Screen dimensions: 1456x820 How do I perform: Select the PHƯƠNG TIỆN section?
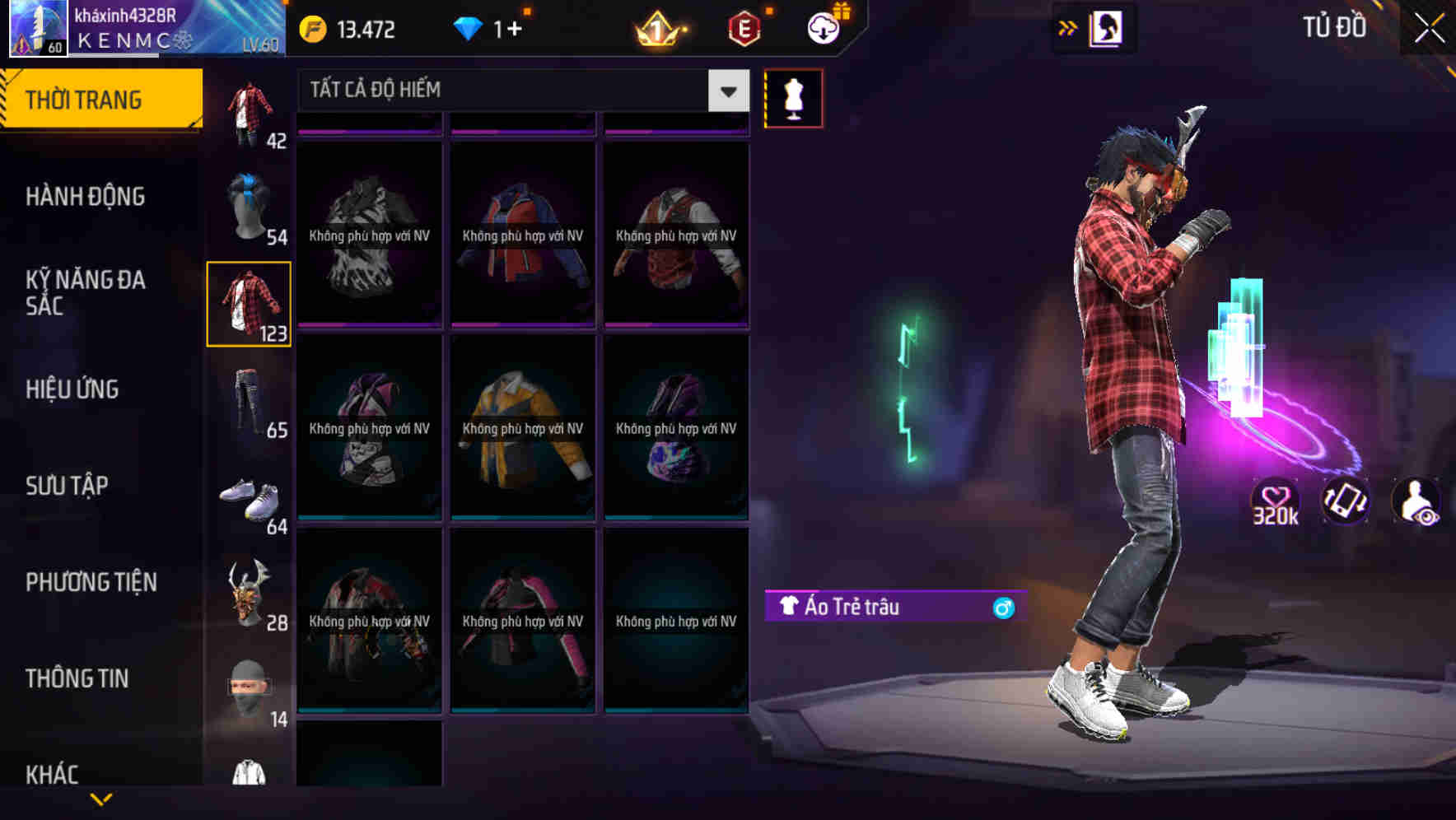tap(91, 582)
